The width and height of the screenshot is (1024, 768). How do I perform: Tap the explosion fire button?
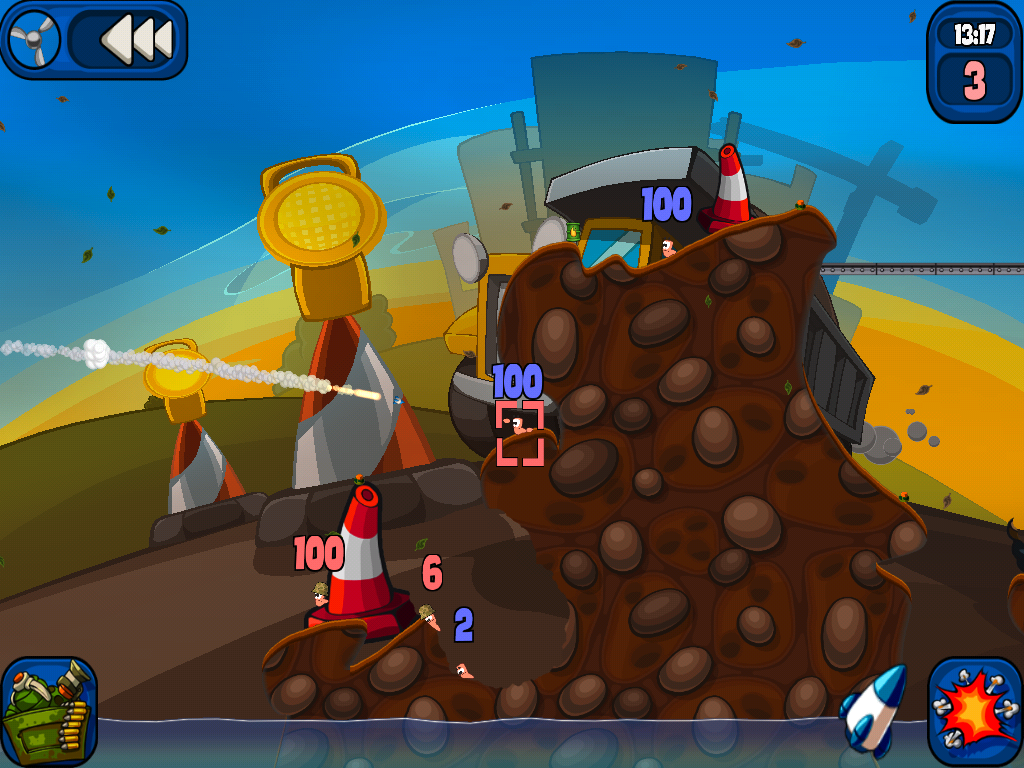coord(973,709)
